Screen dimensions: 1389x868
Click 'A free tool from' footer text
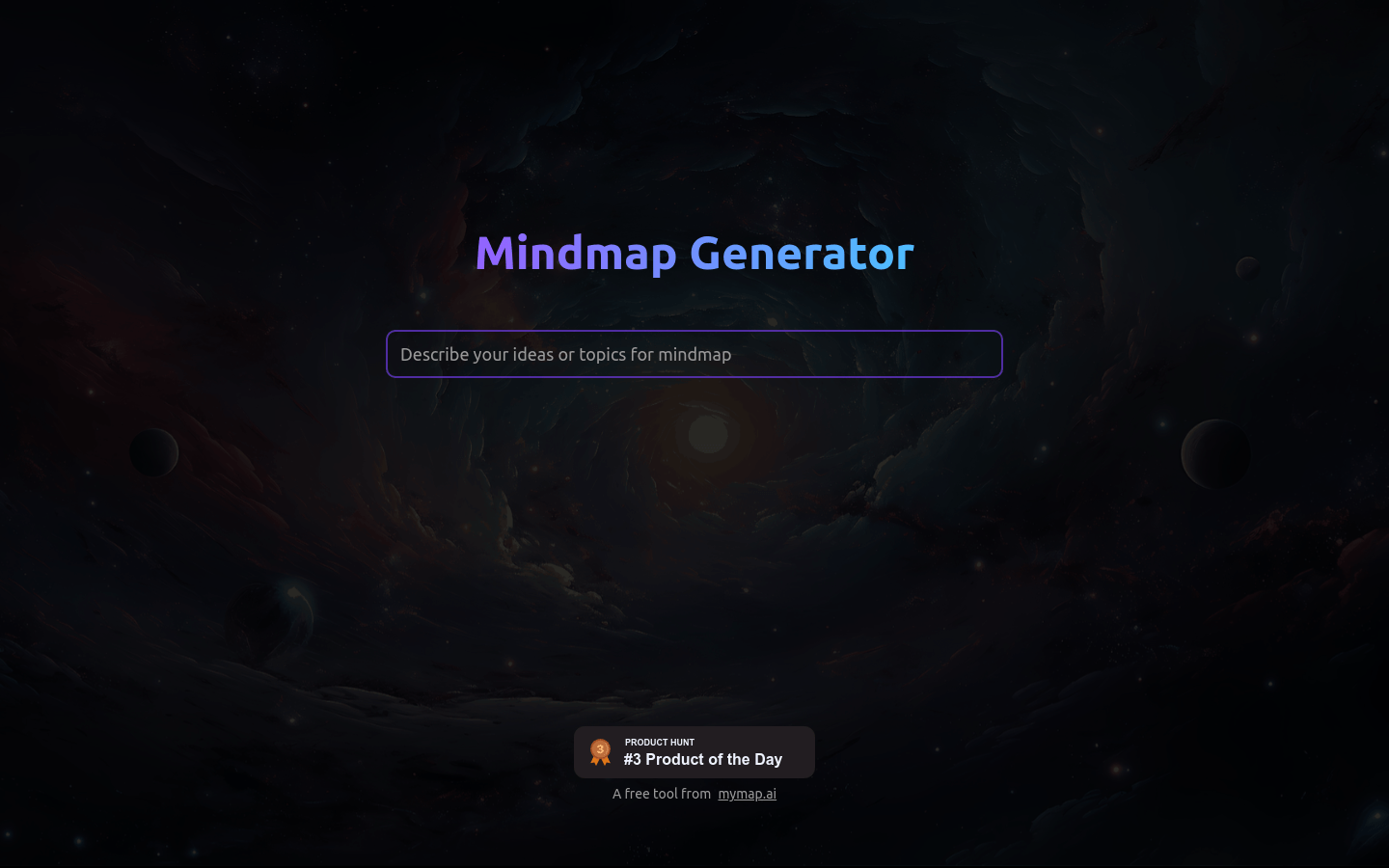pos(662,794)
